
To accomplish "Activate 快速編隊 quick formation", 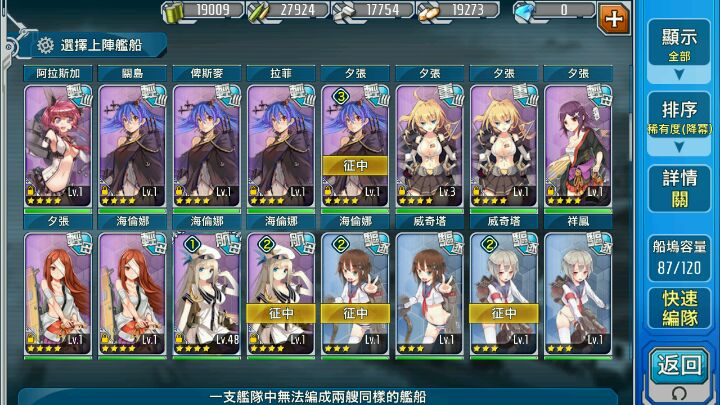I will [x=679, y=308].
